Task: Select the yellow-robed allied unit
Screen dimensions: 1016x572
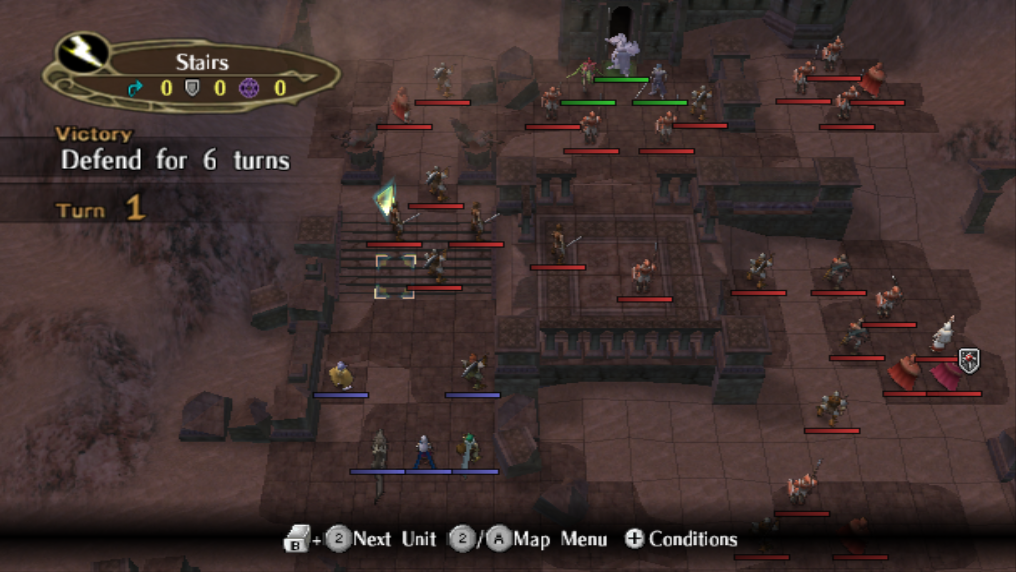Action: (x=341, y=376)
